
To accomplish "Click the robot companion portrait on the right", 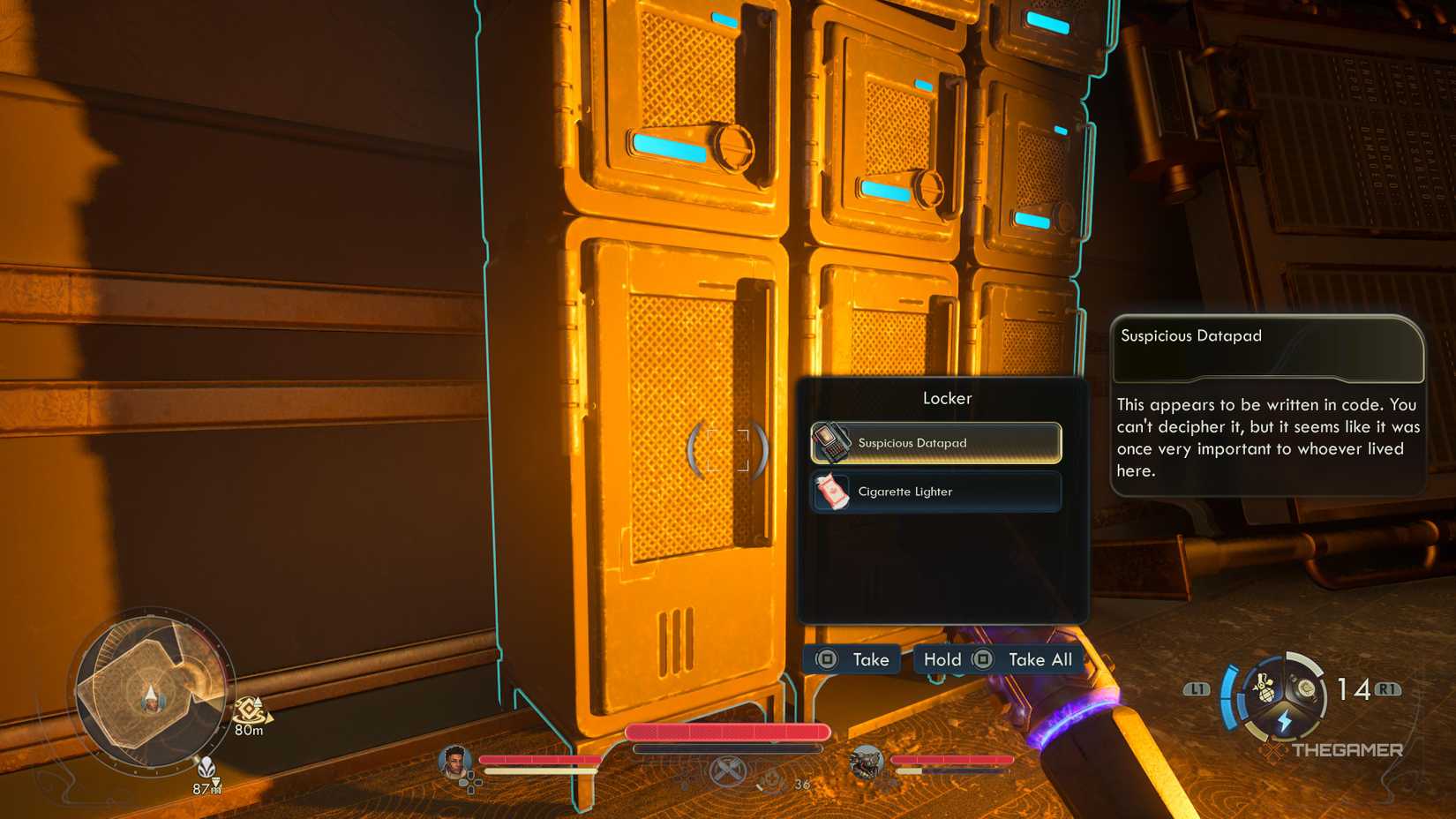I will pyautogui.click(x=867, y=761).
